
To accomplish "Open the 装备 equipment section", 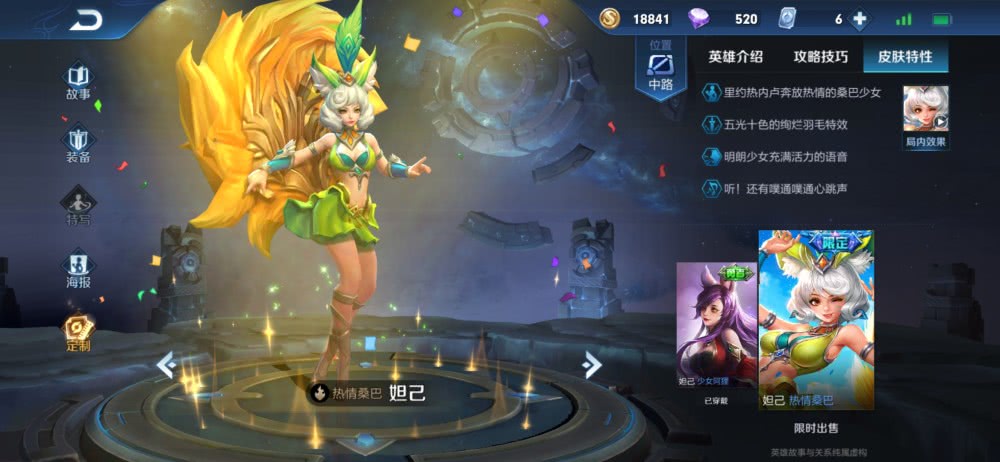I will tap(78, 145).
